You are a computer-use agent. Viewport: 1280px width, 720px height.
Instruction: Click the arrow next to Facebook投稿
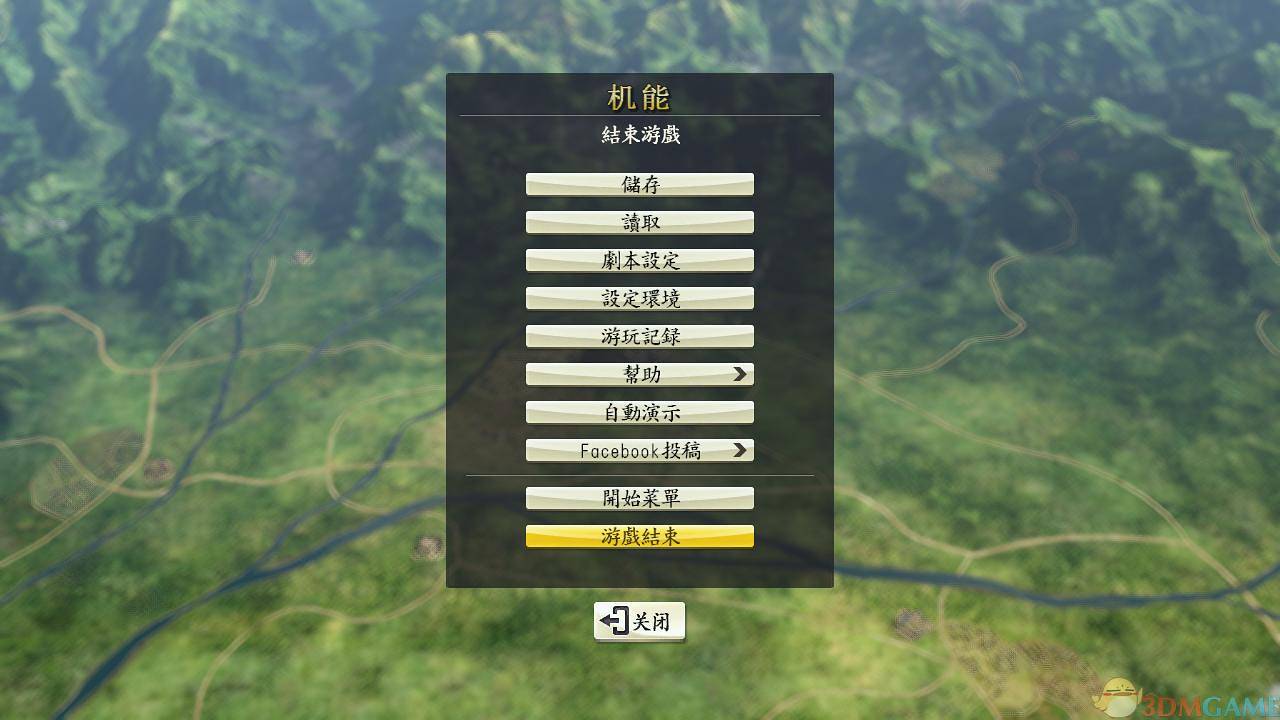click(742, 449)
